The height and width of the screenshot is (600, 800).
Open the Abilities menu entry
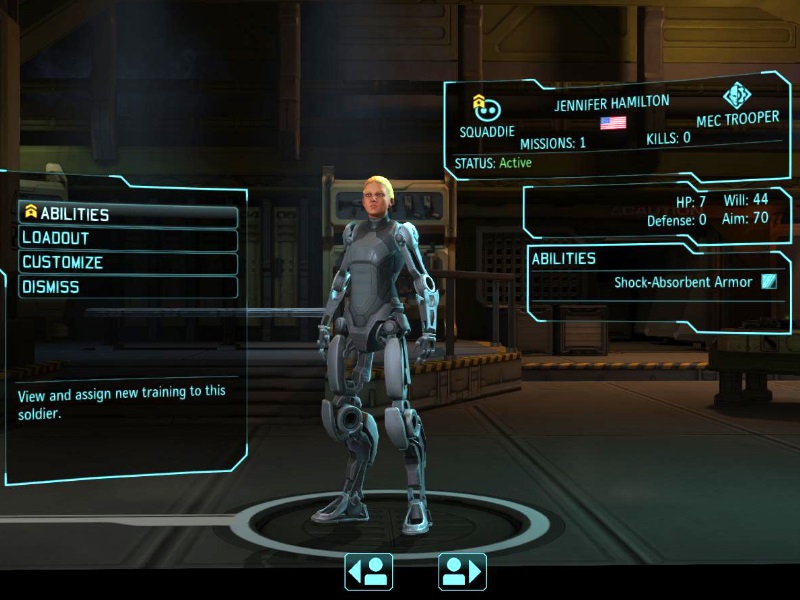click(128, 215)
